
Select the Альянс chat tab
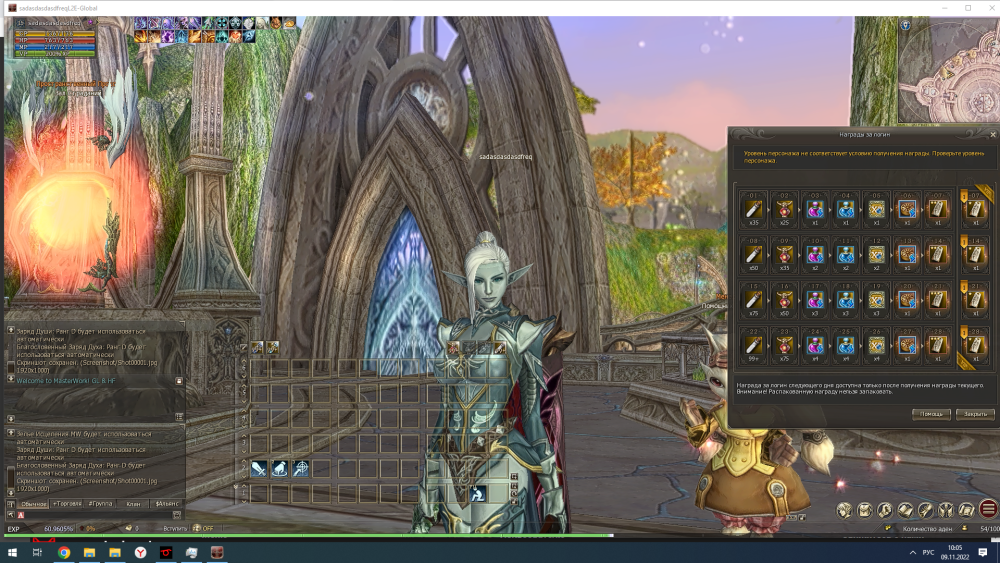pyautogui.click(x=166, y=504)
